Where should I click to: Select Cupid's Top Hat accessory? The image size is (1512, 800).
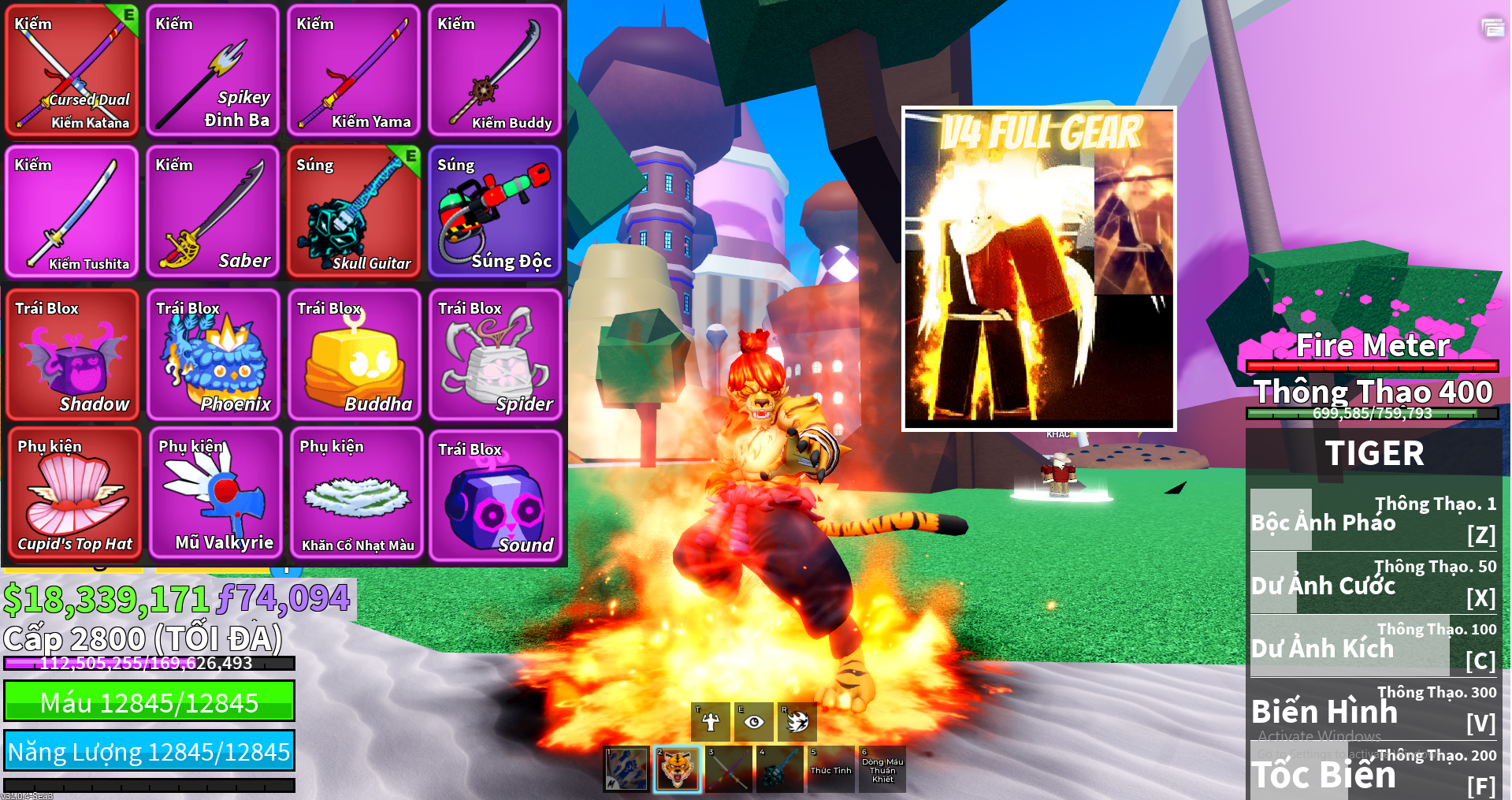coord(75,494)
